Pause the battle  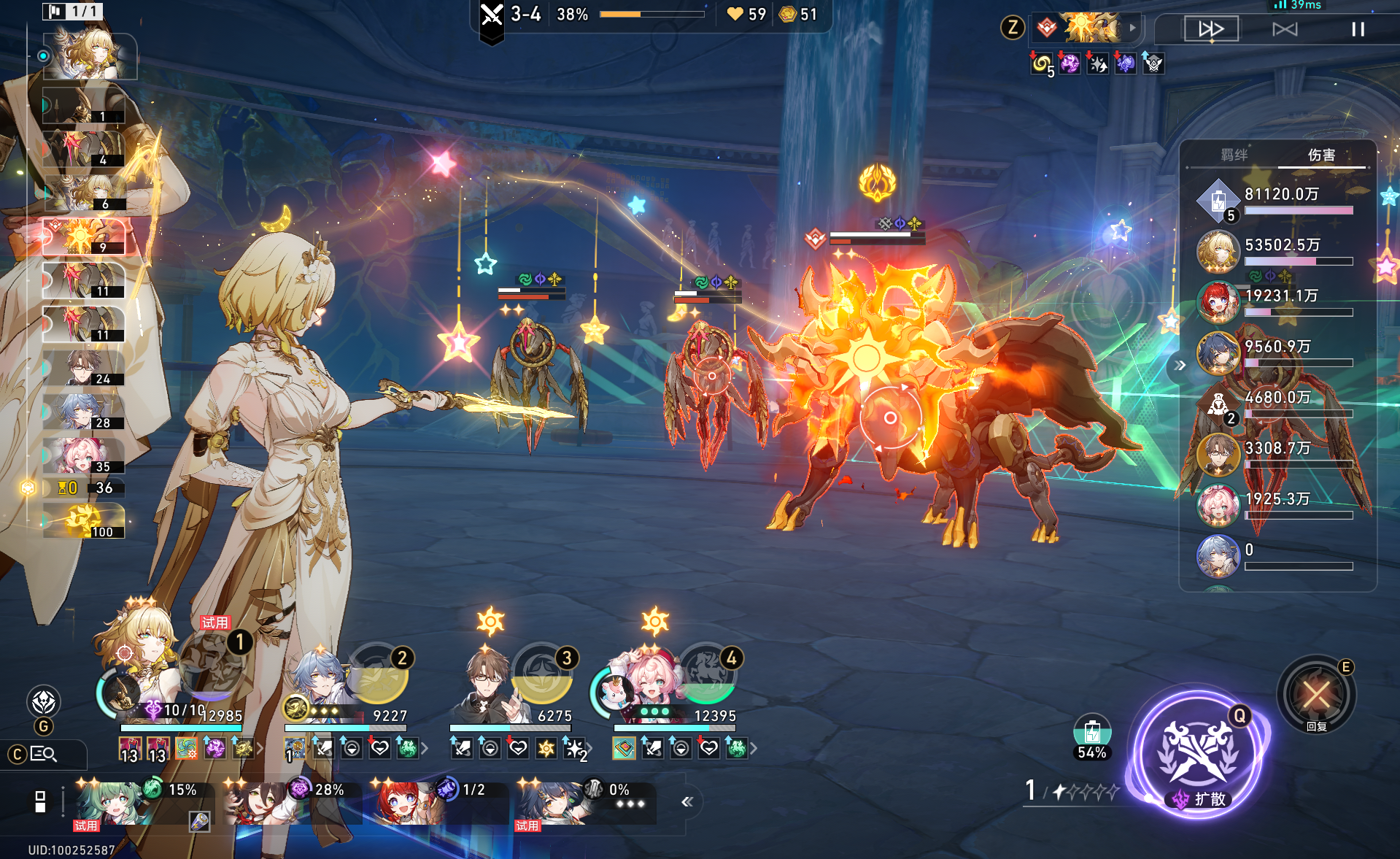click(1358, 29)
